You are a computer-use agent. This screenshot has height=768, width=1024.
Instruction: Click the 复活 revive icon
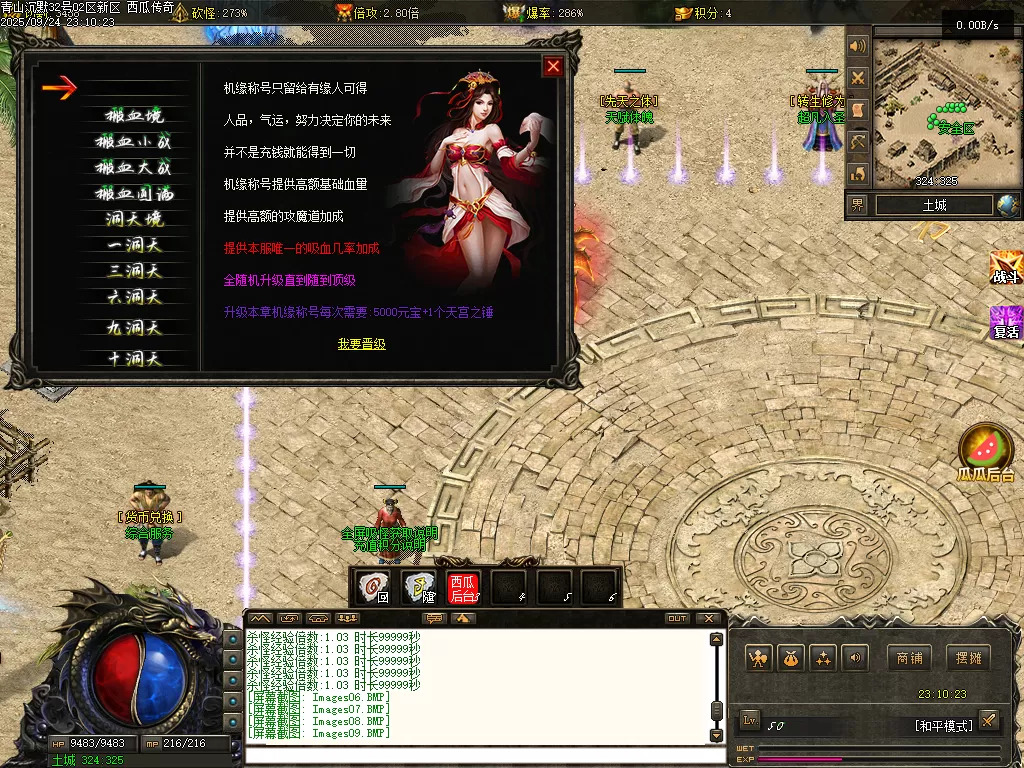[1005, 323]
